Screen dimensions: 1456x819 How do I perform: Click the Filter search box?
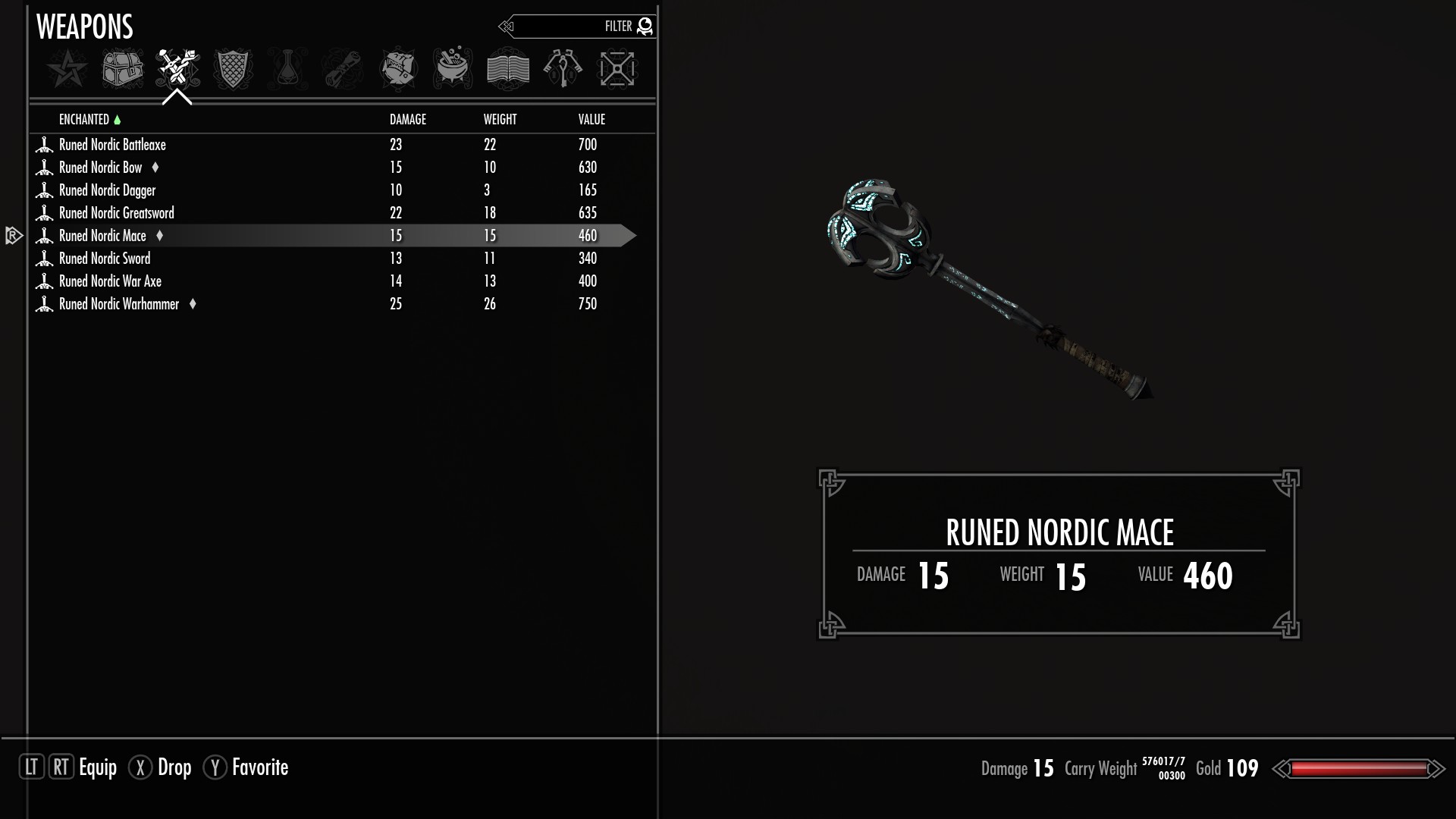pos(576,27)
